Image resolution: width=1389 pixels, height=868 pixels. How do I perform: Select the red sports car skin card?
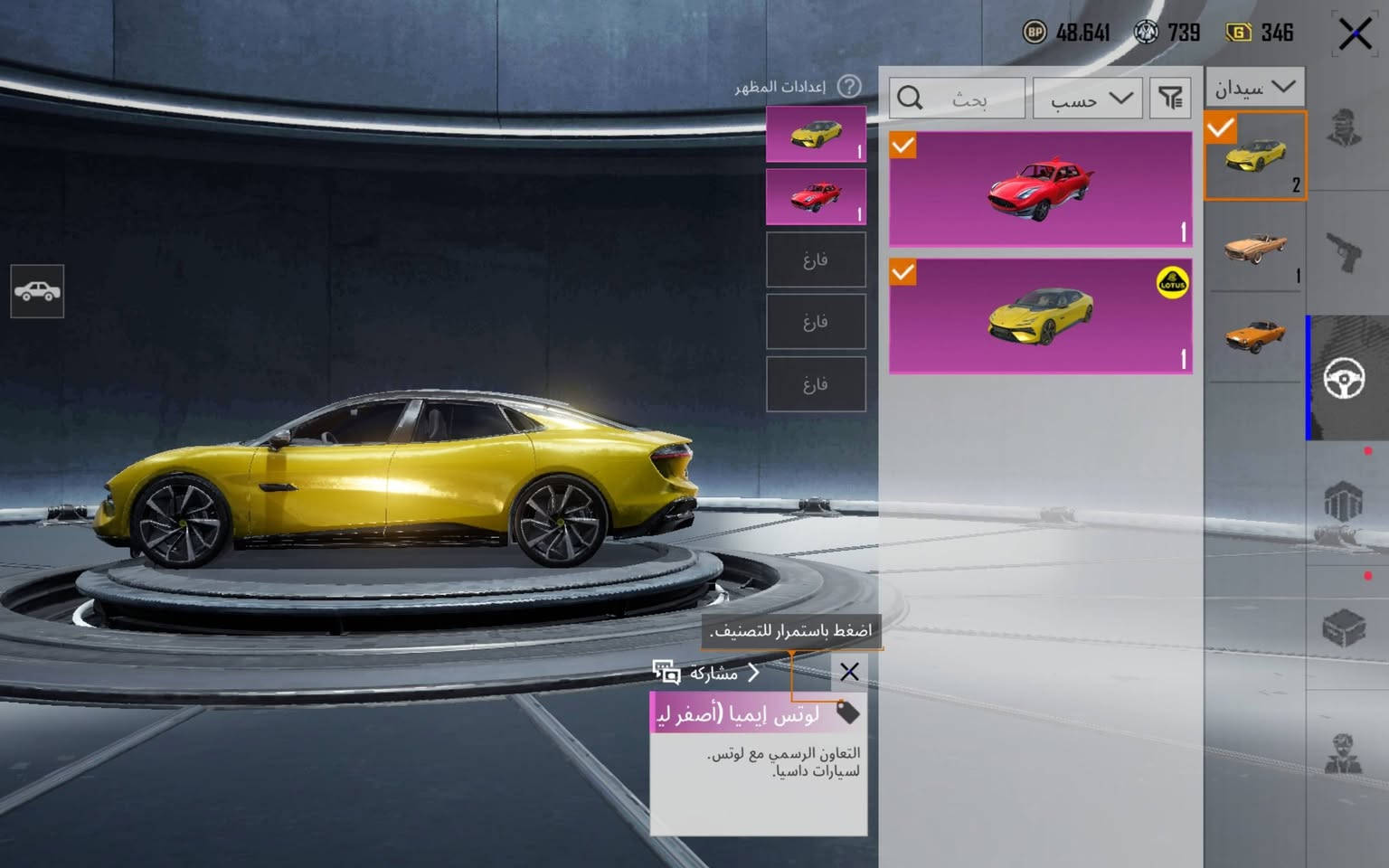(x=1040, y=189)
